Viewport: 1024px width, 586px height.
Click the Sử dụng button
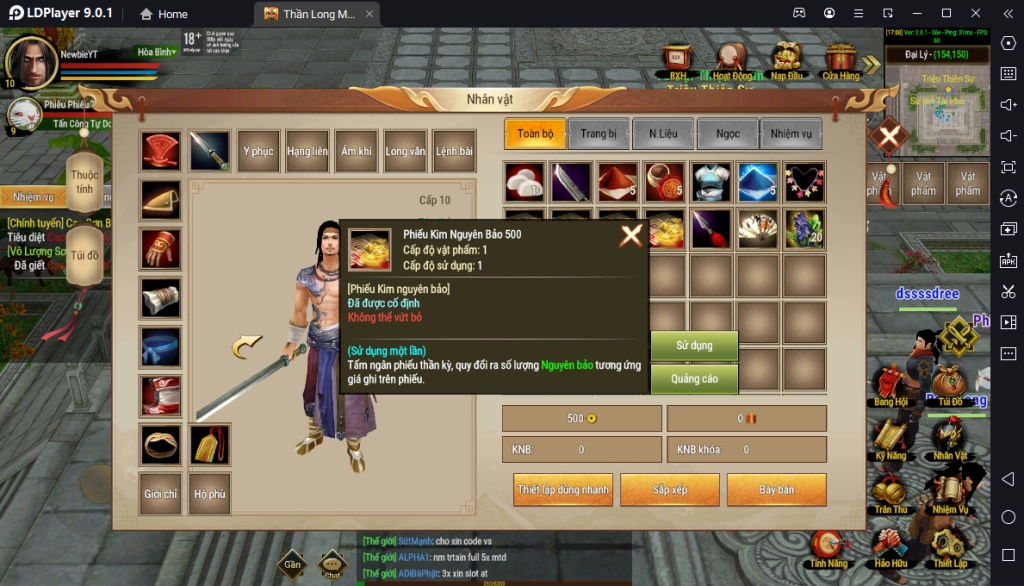click(x=694, y=346)
